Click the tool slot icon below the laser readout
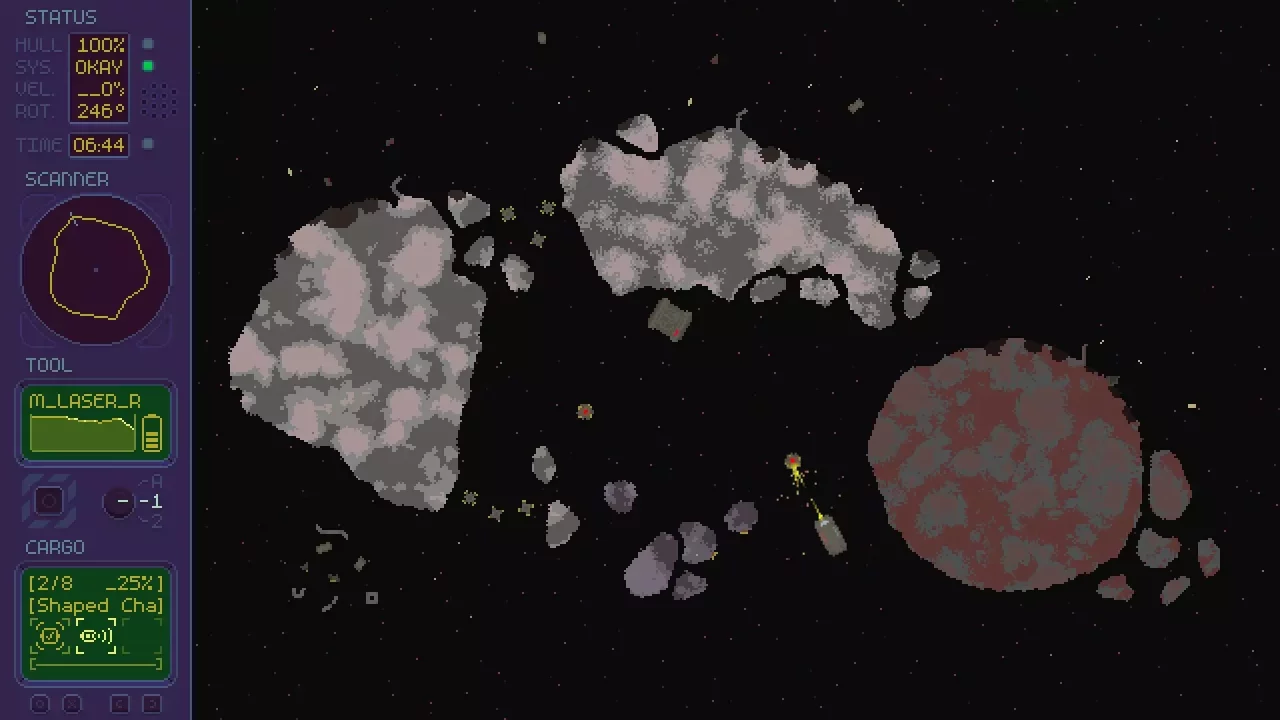This screenshot has height=720, width=1280. pos(50,500)
